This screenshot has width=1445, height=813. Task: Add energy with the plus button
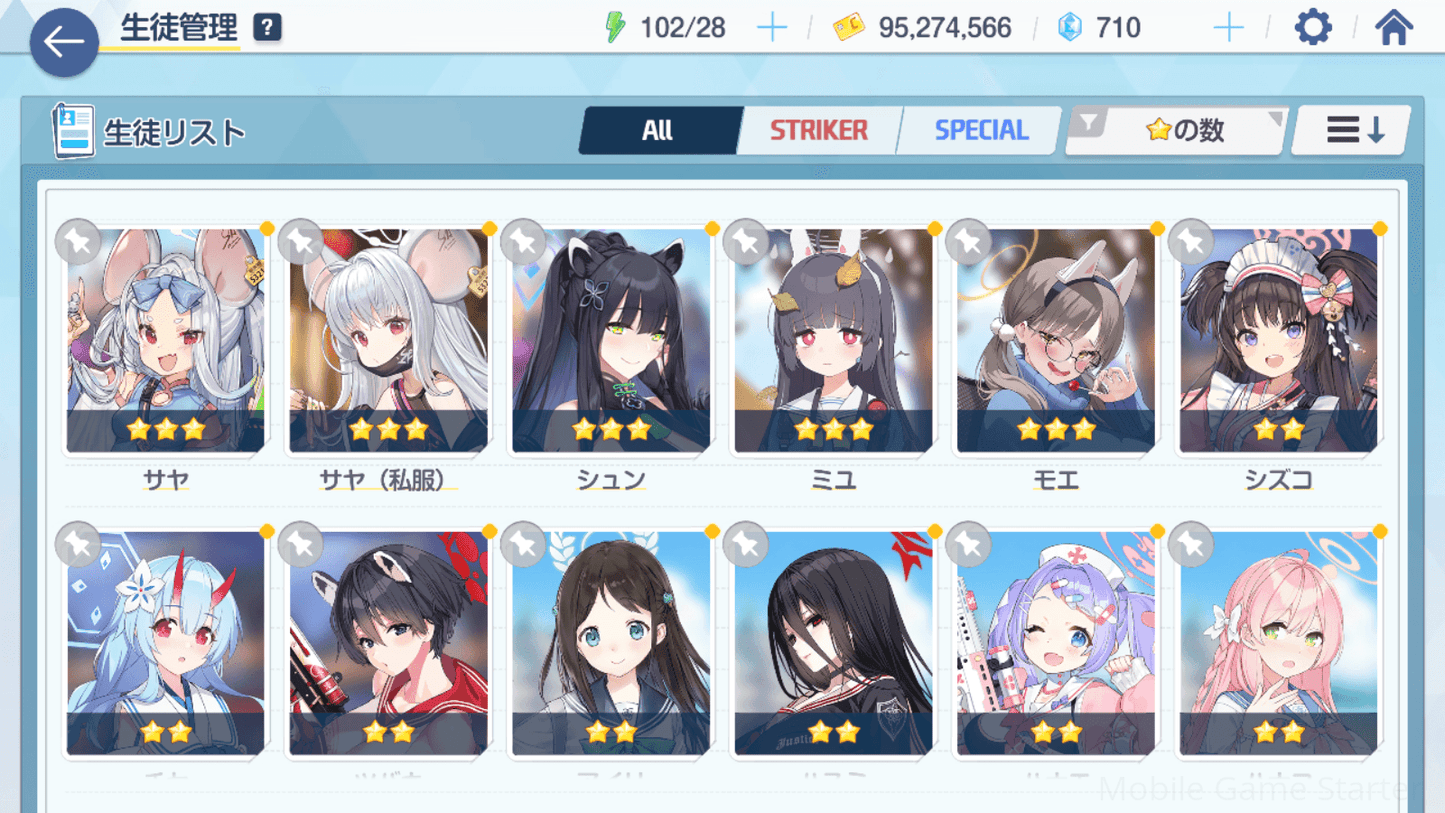771,28
